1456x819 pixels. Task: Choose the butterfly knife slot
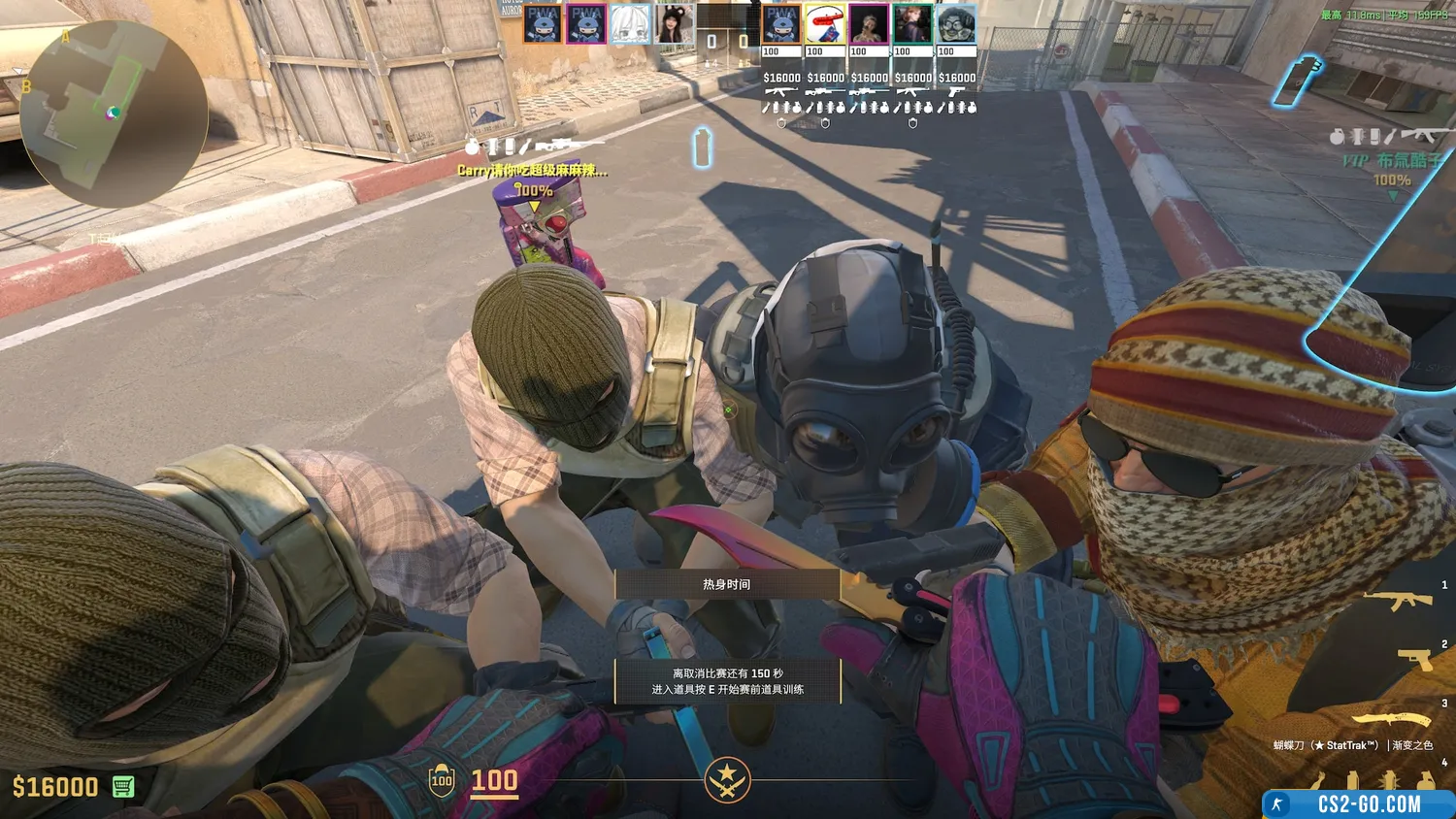pos(1391,720)
